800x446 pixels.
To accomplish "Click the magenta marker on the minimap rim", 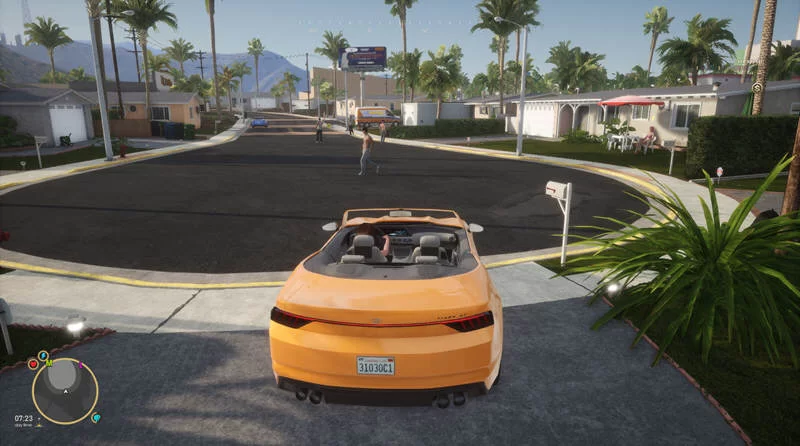I will click(81, 365).
